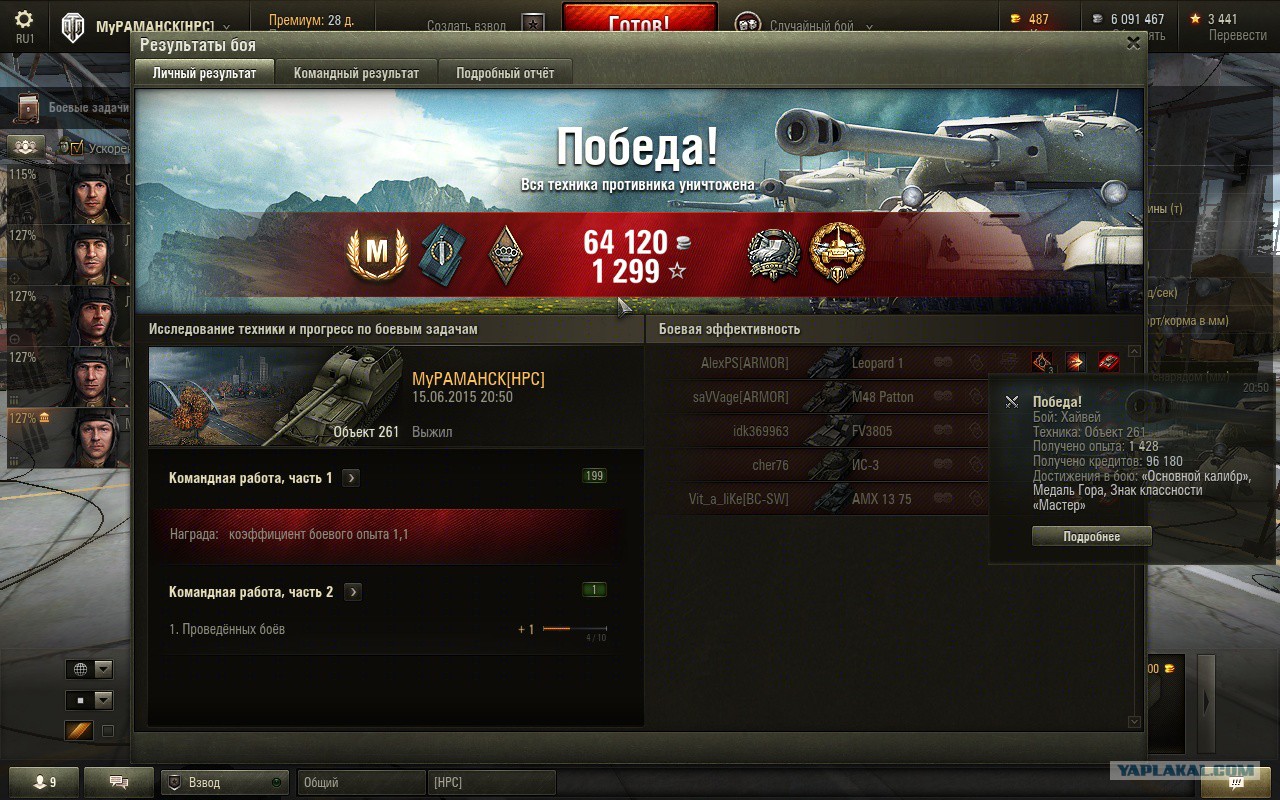Open the Общий chat channel tab
Image resolution: width=1280 pixels, height=800 pixels.
[361, 782]
